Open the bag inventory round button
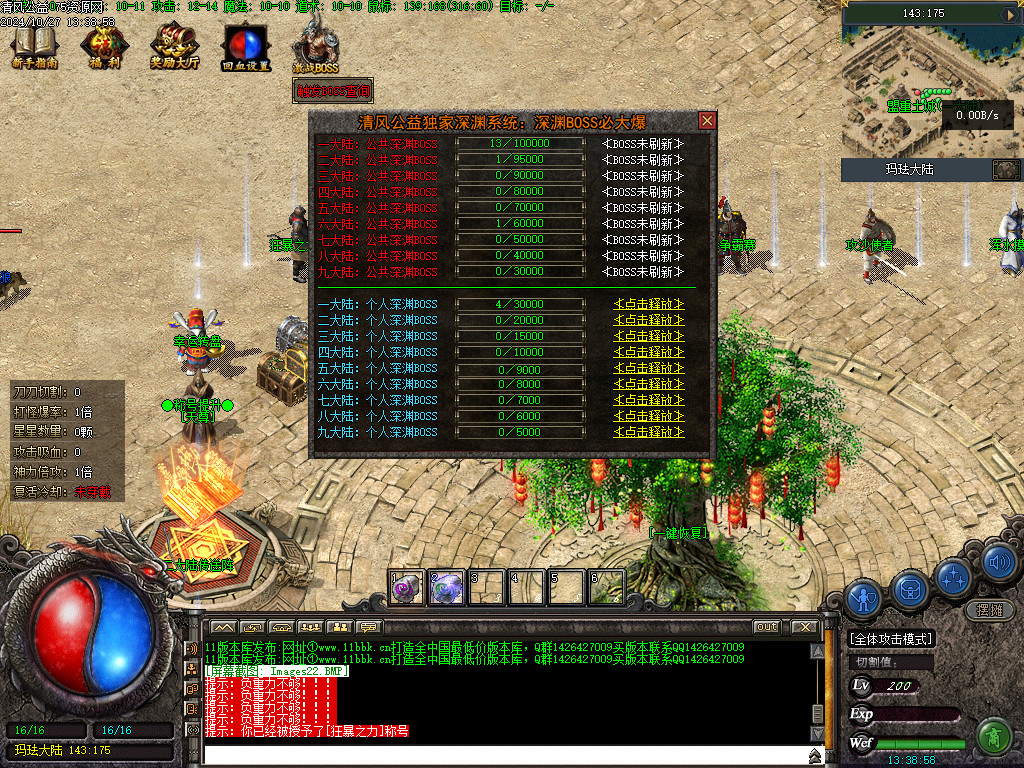 [x=910, y=588]
